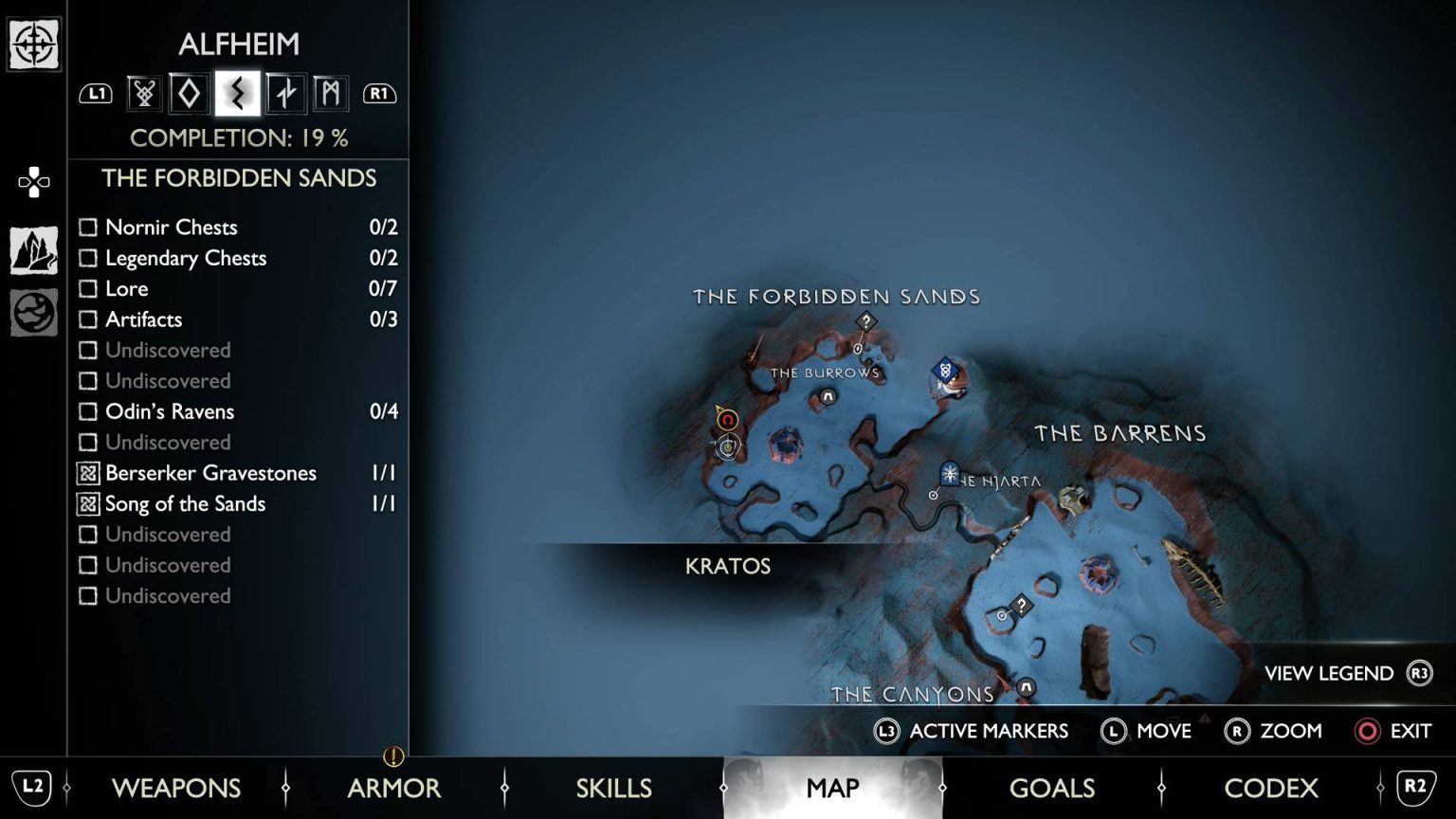
Task: Click the Artifacts collectible row
Action: [x=238, y=319]
